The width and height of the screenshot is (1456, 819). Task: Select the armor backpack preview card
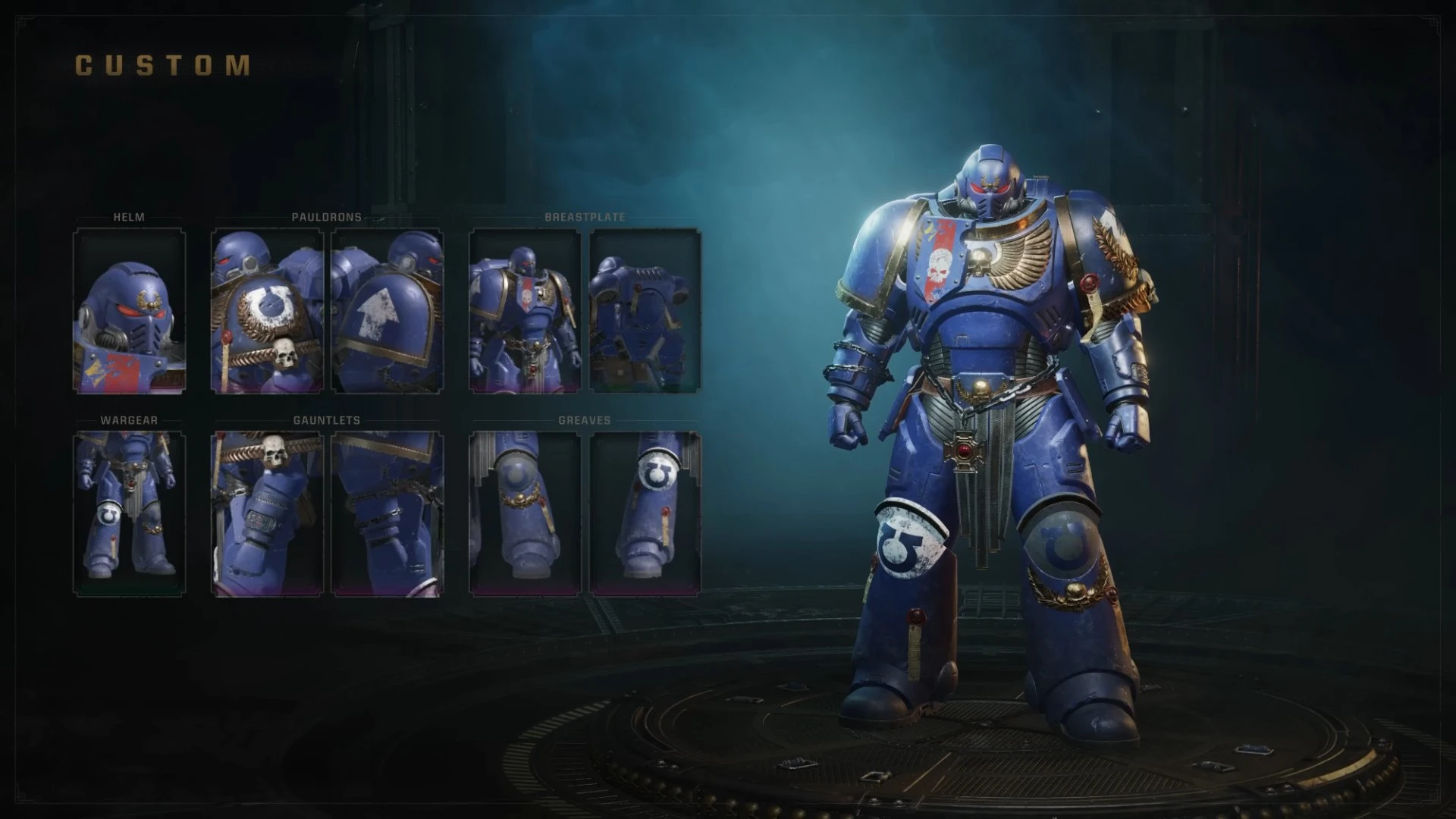click(x=643, y=309)
